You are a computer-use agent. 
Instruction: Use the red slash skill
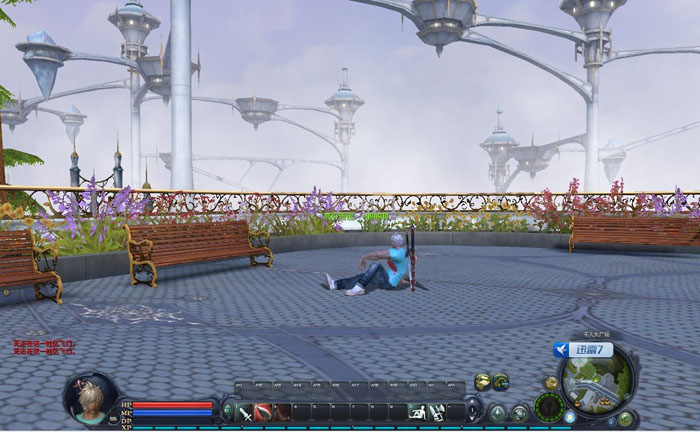[263, 411]
